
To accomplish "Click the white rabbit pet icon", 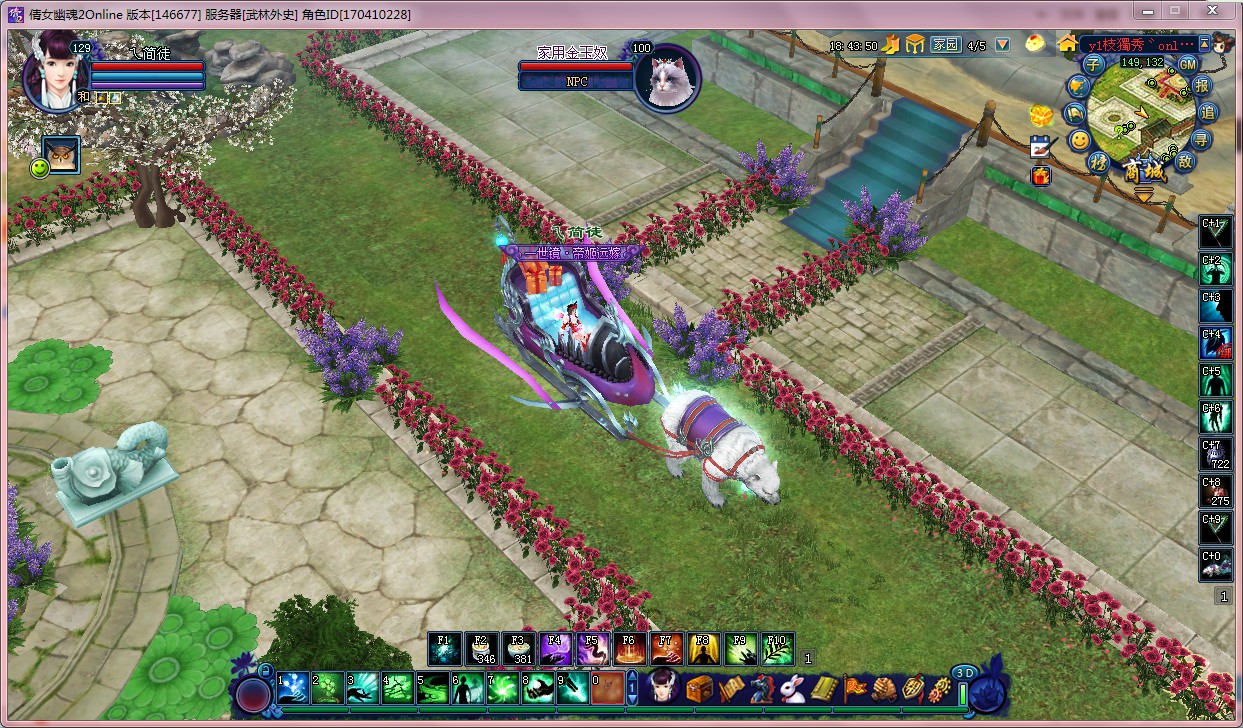I will point(793,688).
